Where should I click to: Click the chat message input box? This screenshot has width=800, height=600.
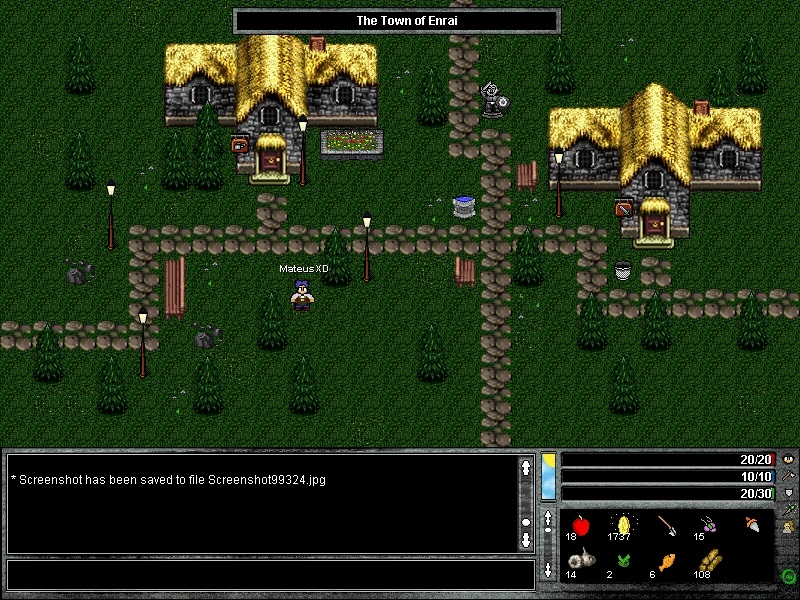(x=270, y=575)
